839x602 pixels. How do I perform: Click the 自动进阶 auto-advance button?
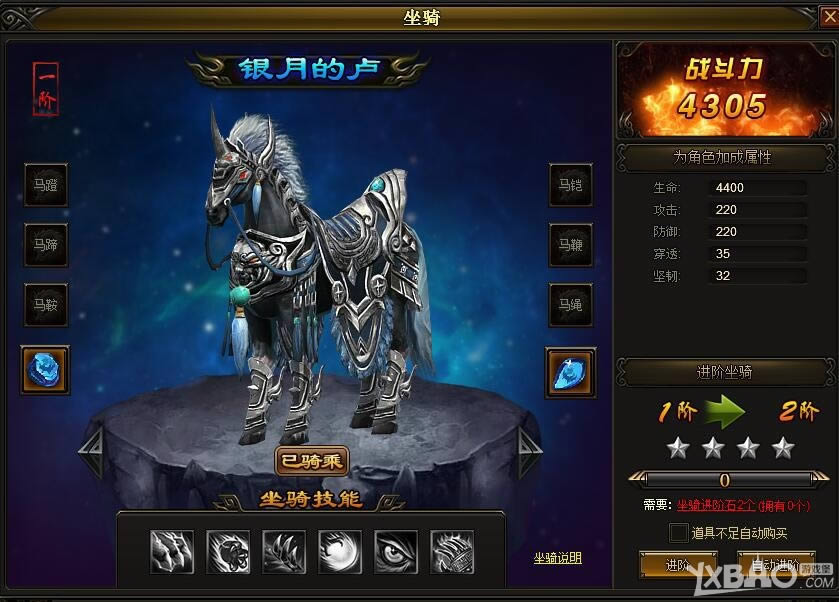click(x=776, y=565)
